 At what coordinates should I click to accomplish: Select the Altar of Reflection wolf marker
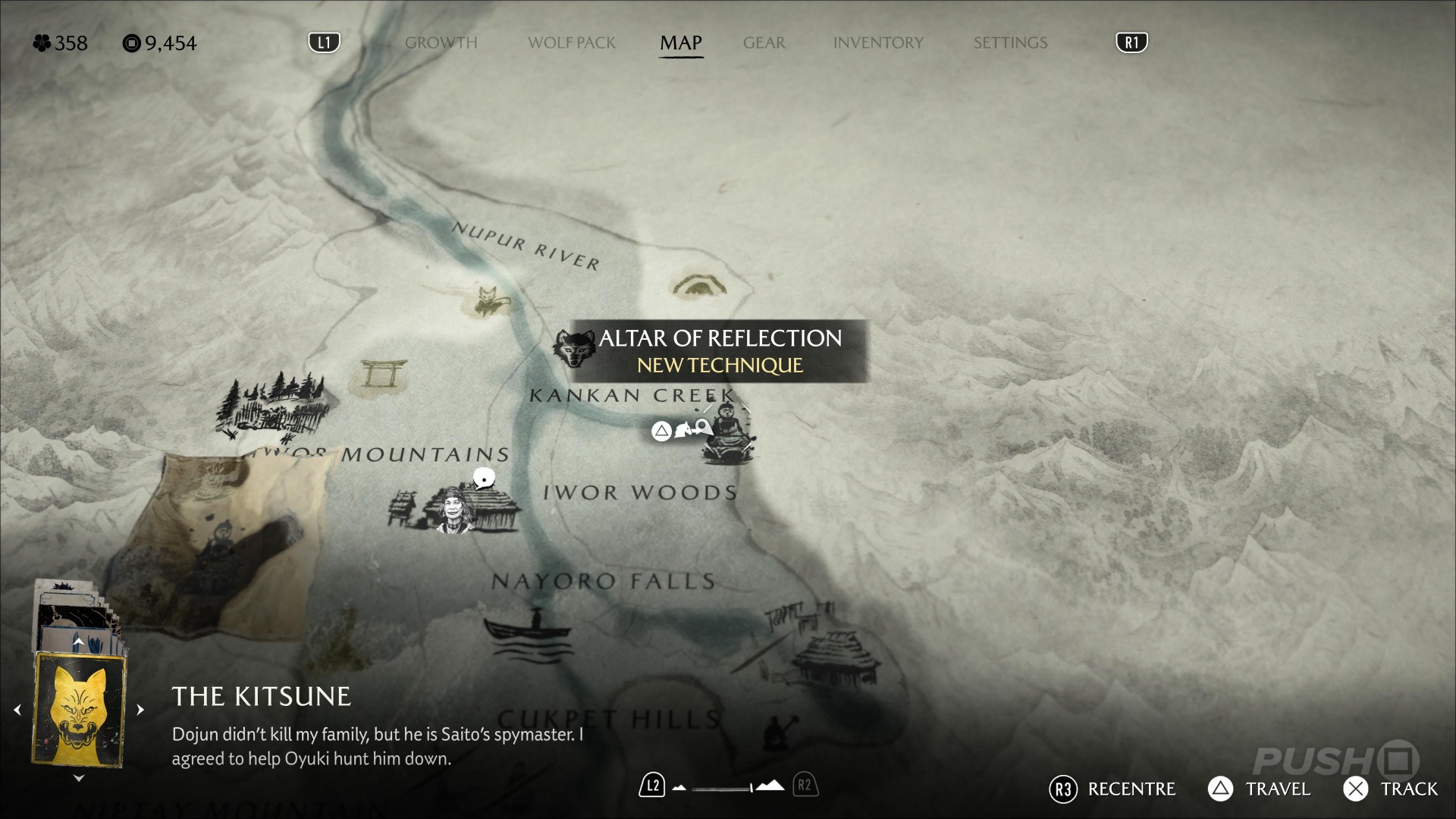point(574,349)
